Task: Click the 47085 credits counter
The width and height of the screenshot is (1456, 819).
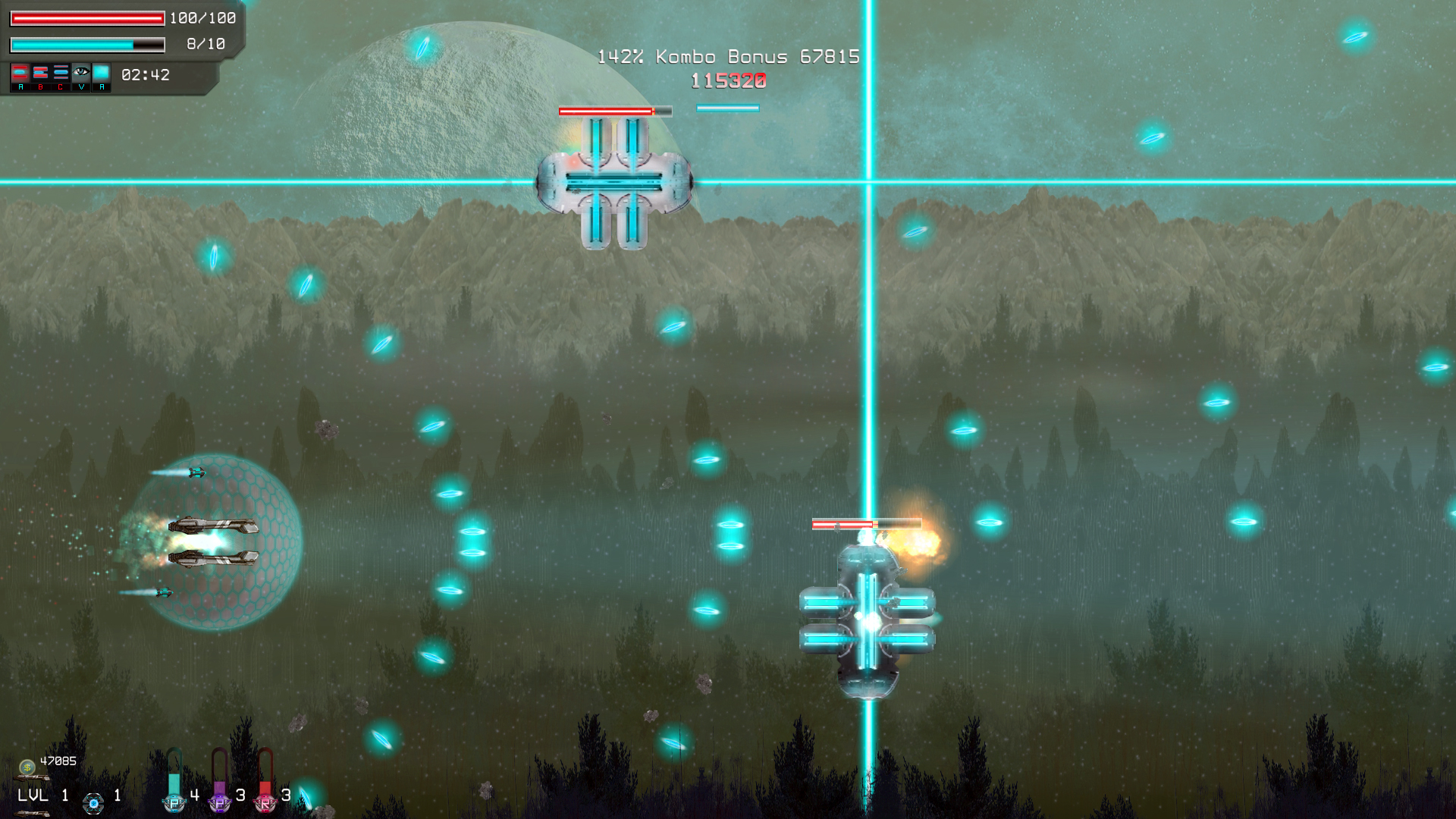Action: pos(59,760)
